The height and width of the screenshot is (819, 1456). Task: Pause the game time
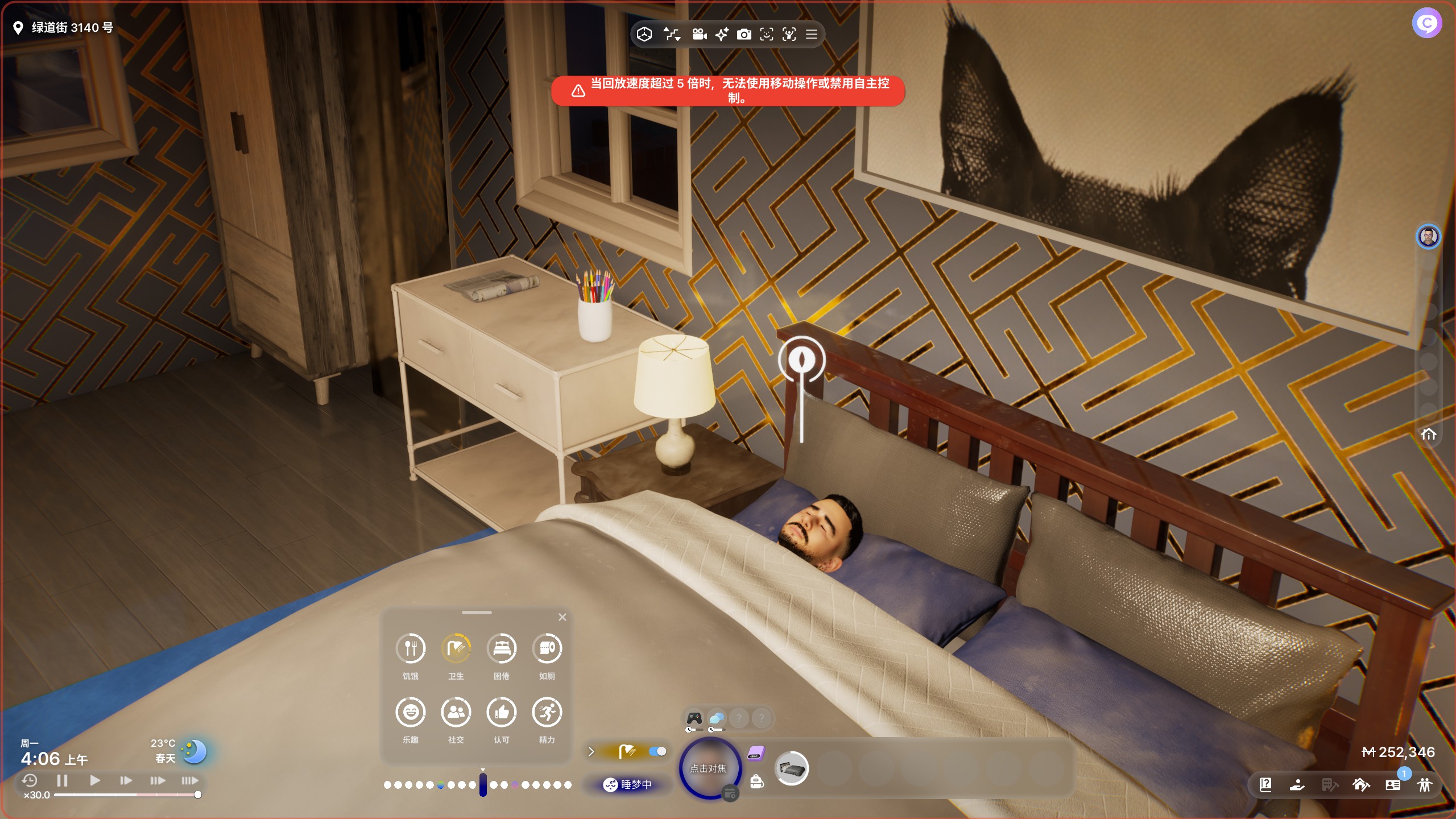click(63, 780)
